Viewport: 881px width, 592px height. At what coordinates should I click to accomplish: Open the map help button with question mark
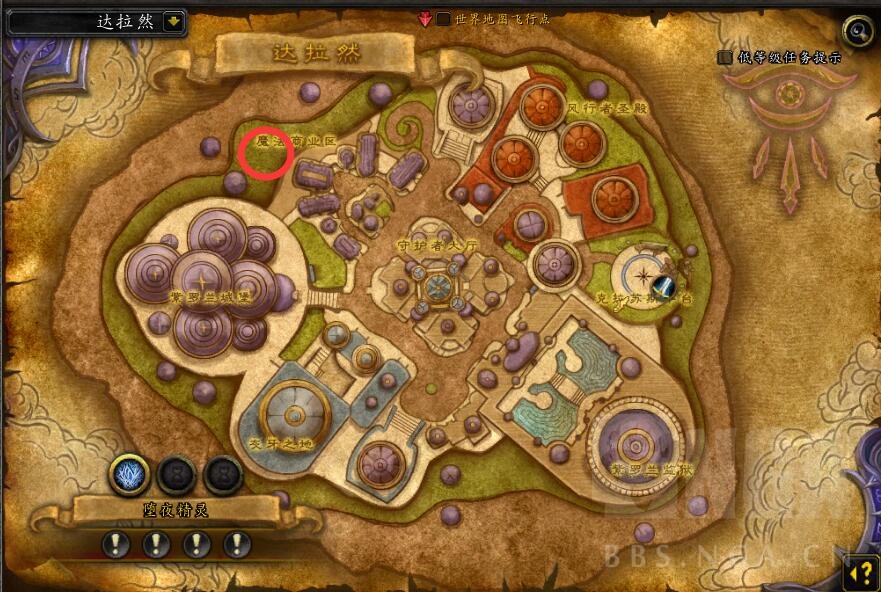(x=860, y=571)
